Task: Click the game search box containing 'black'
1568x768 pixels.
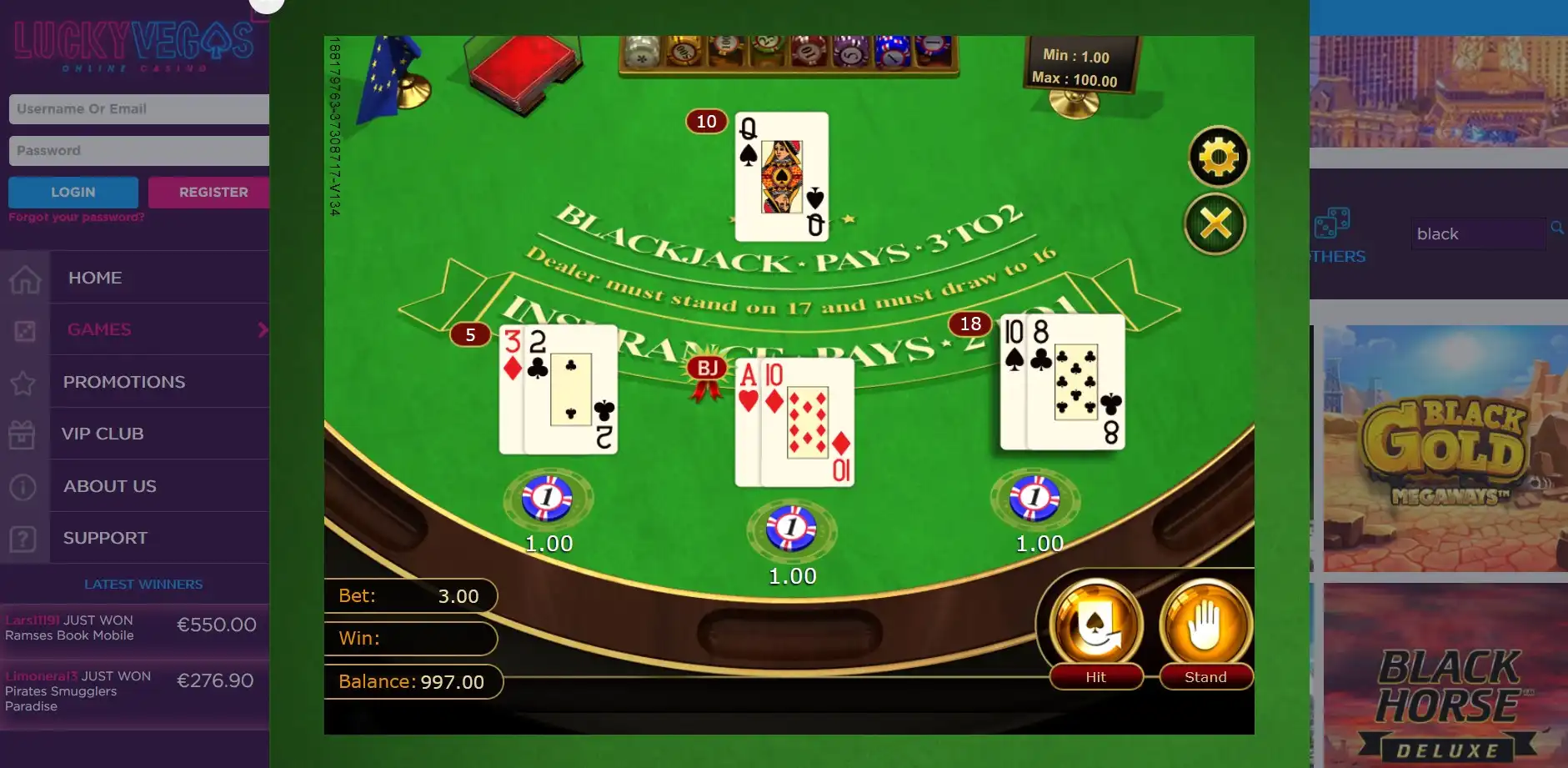Action: (x=1477, y=234)
